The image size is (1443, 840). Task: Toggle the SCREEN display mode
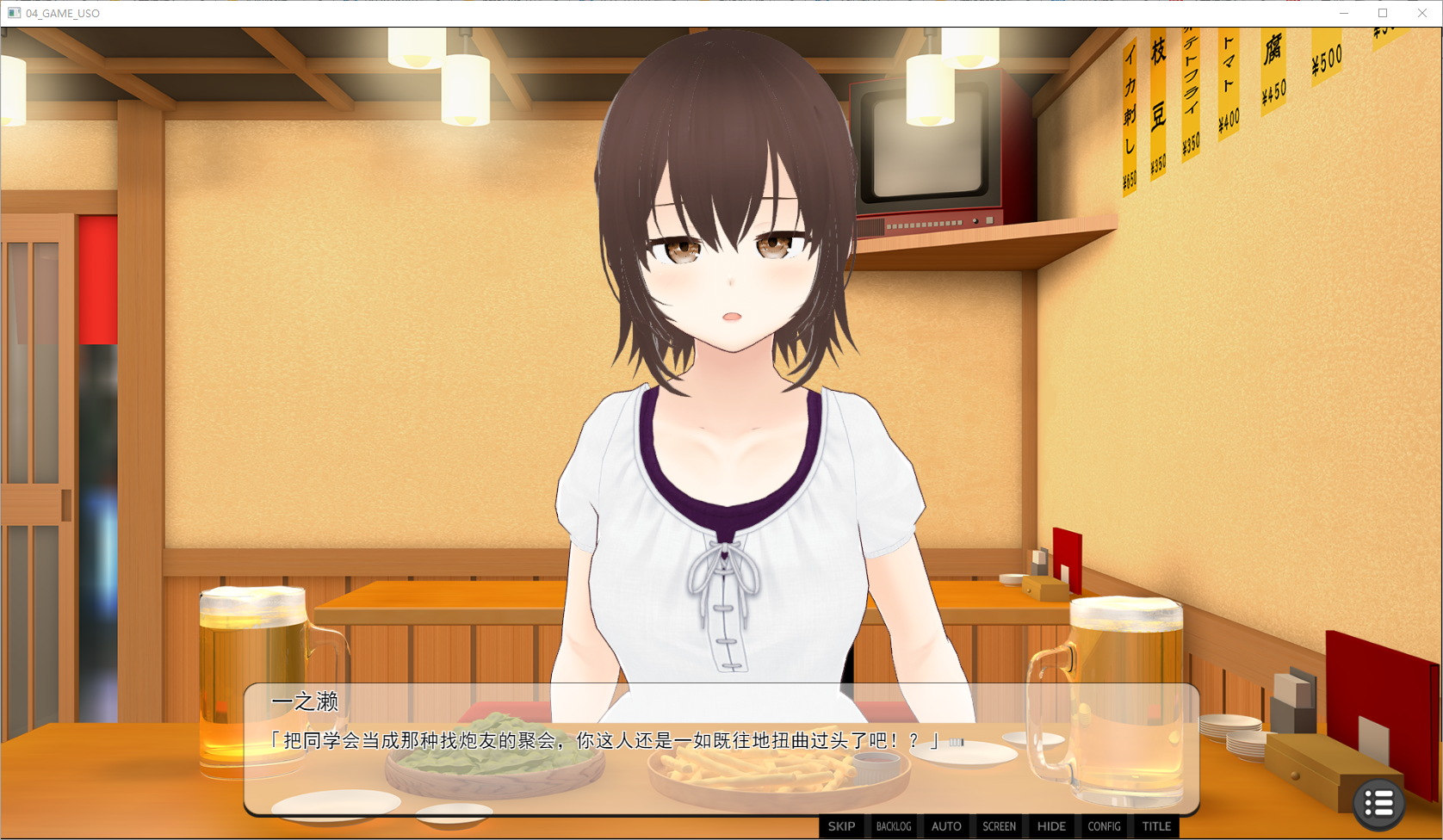[999, 826]
